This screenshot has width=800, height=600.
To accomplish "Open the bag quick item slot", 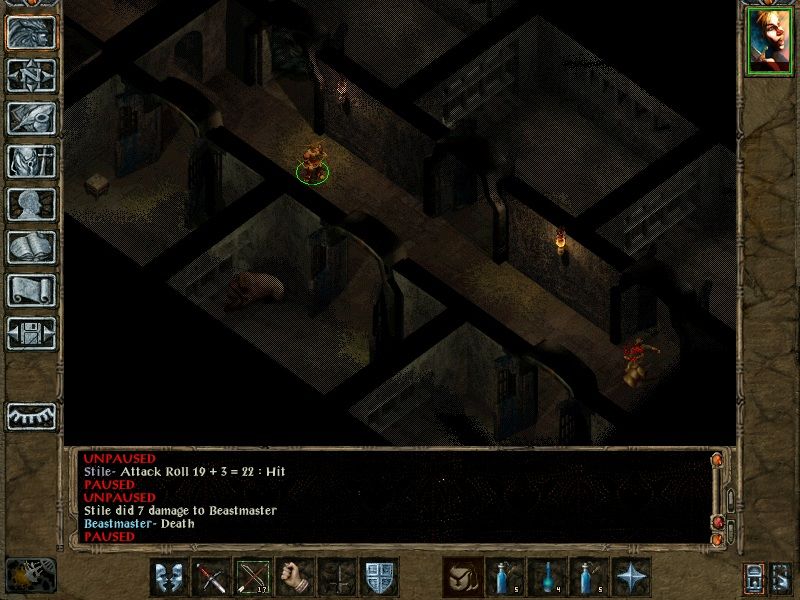I will coord(461,577).
